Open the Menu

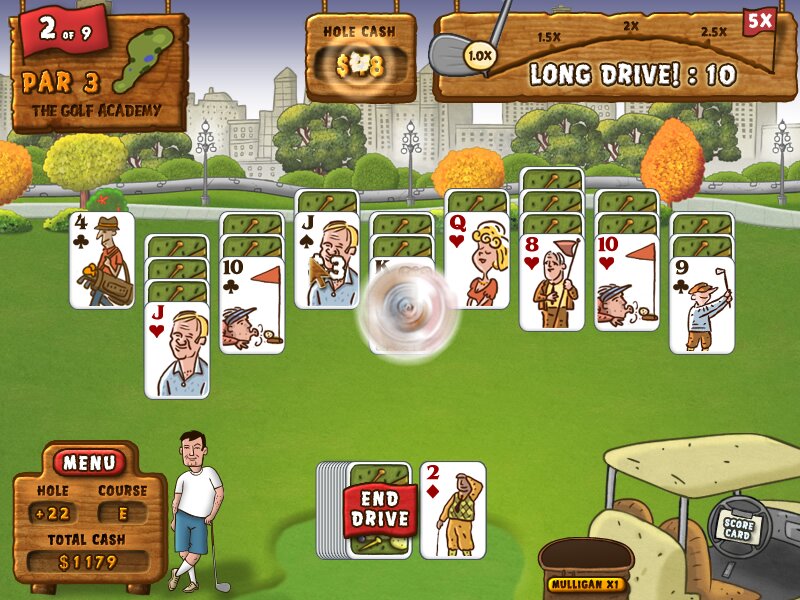[89, 463]
